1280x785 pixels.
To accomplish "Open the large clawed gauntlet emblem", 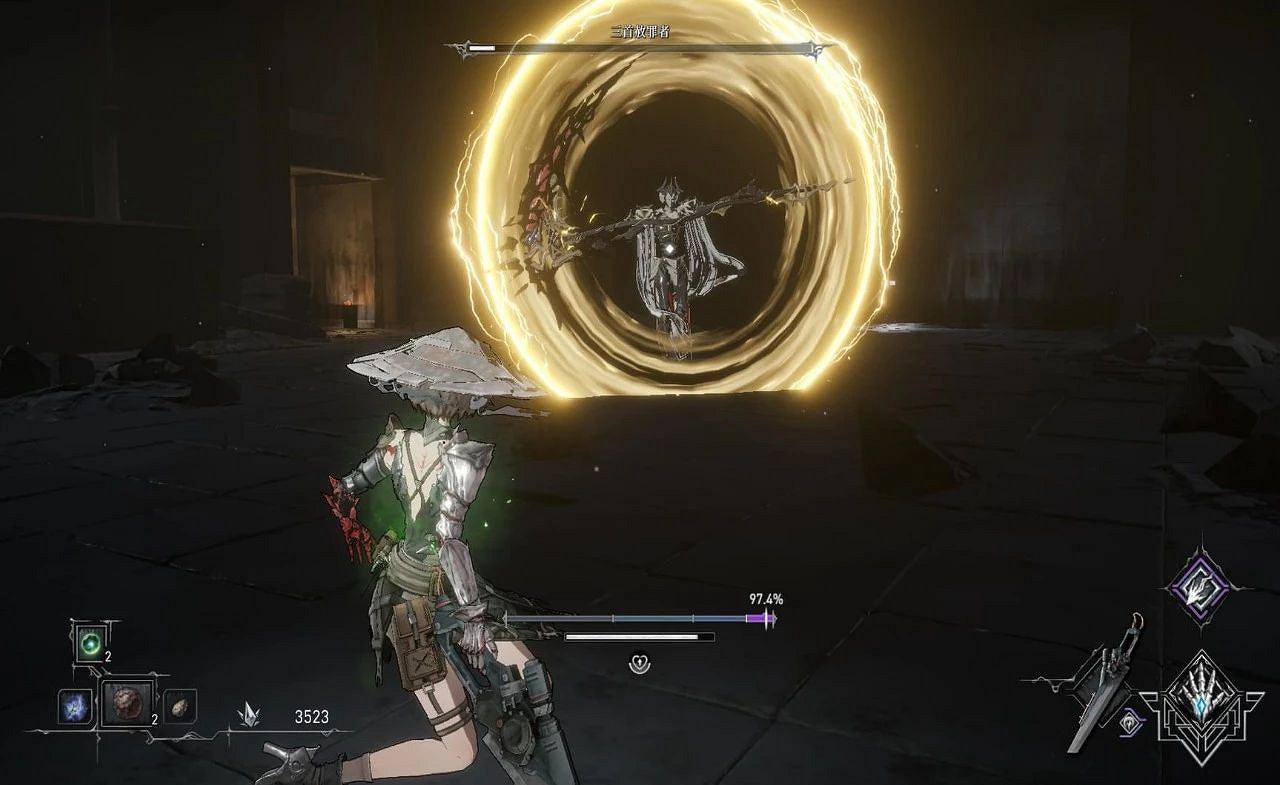I will (x=1202, y=700).
